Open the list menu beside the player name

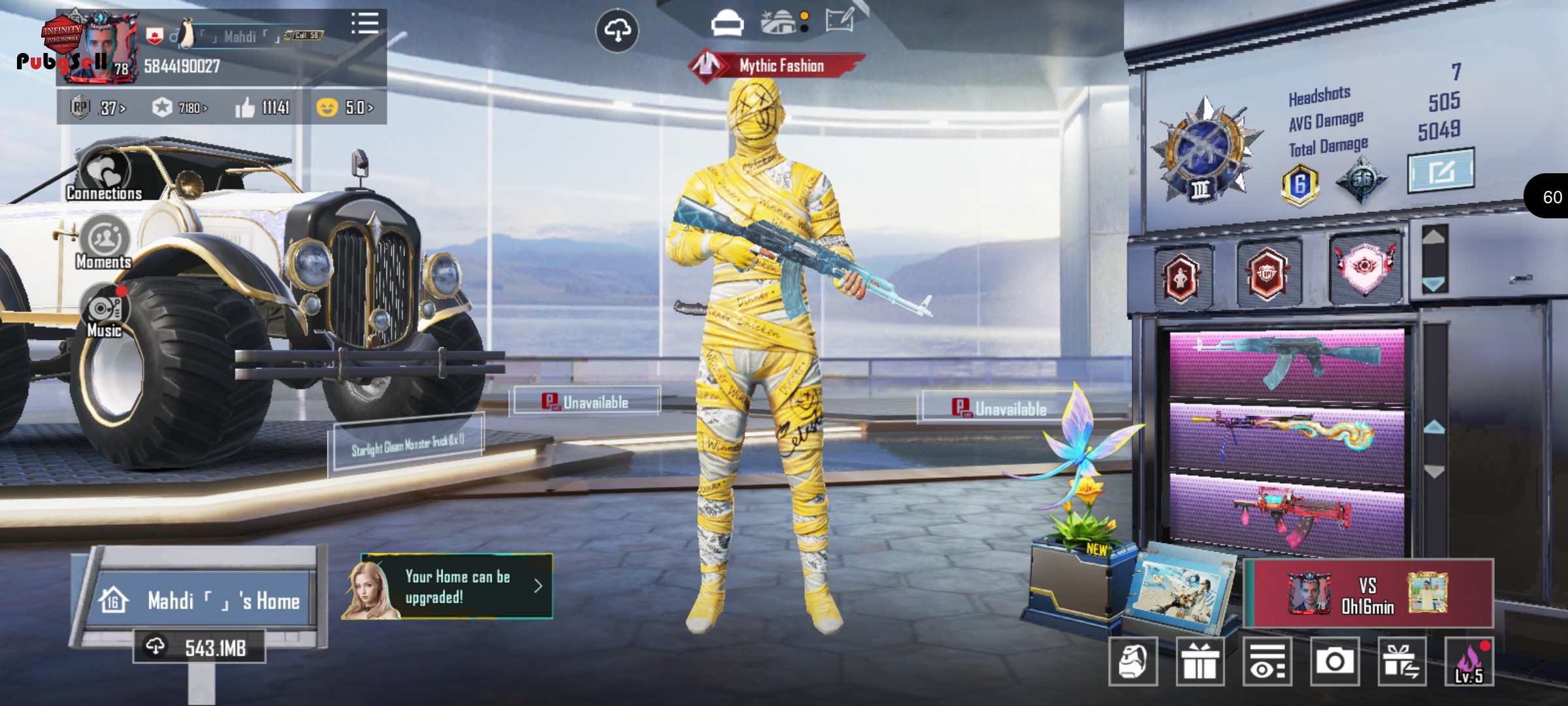(x=365, y=24)
